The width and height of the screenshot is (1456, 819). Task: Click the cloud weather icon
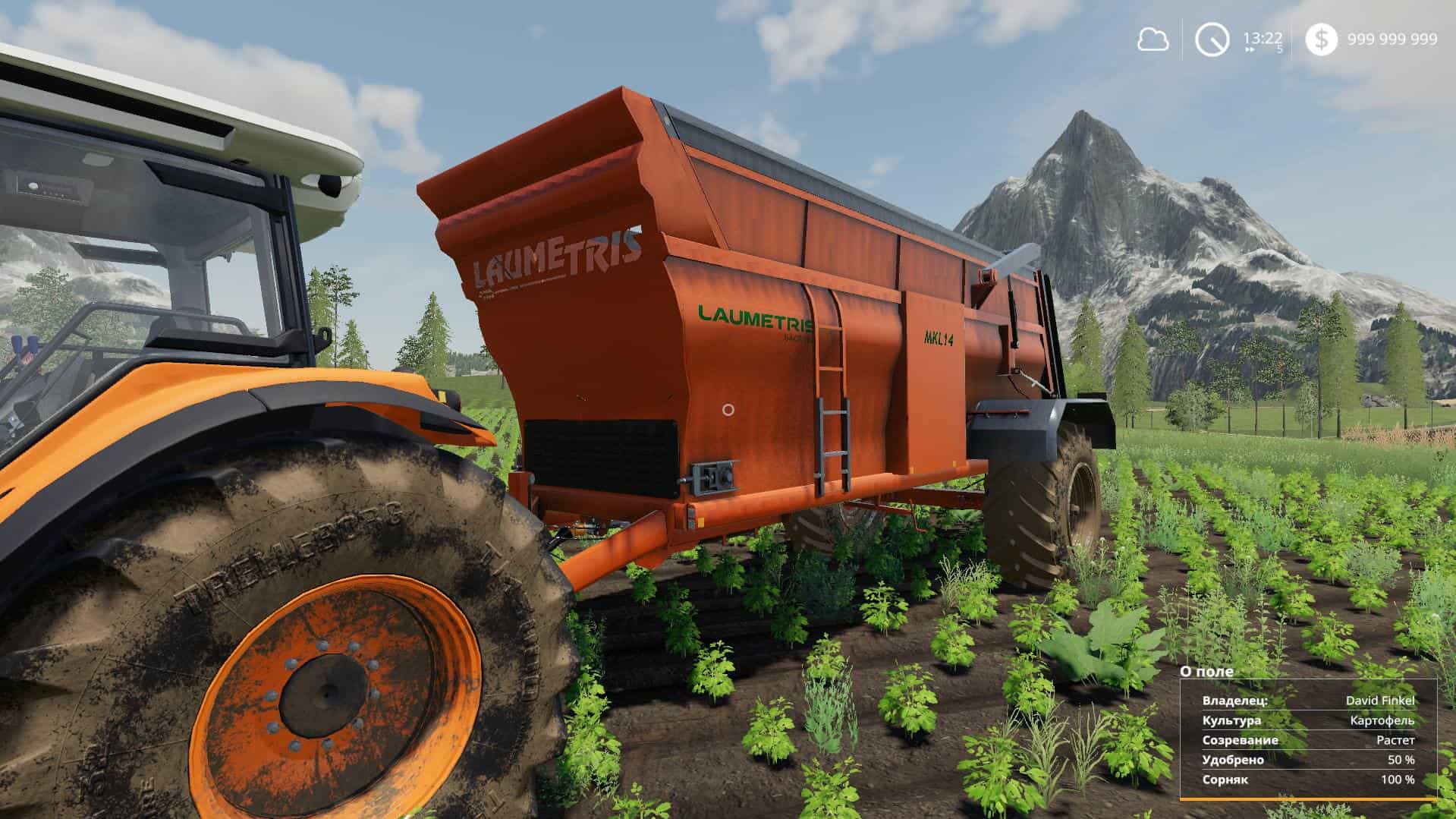pos(1153,39)
